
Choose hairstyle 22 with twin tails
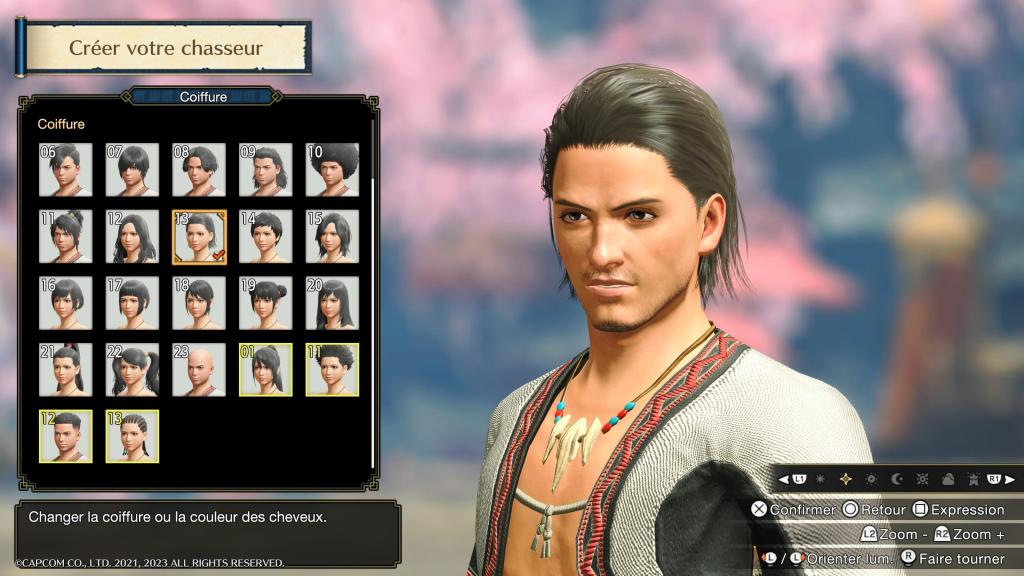pyautogui.click(x=132, y=369)
